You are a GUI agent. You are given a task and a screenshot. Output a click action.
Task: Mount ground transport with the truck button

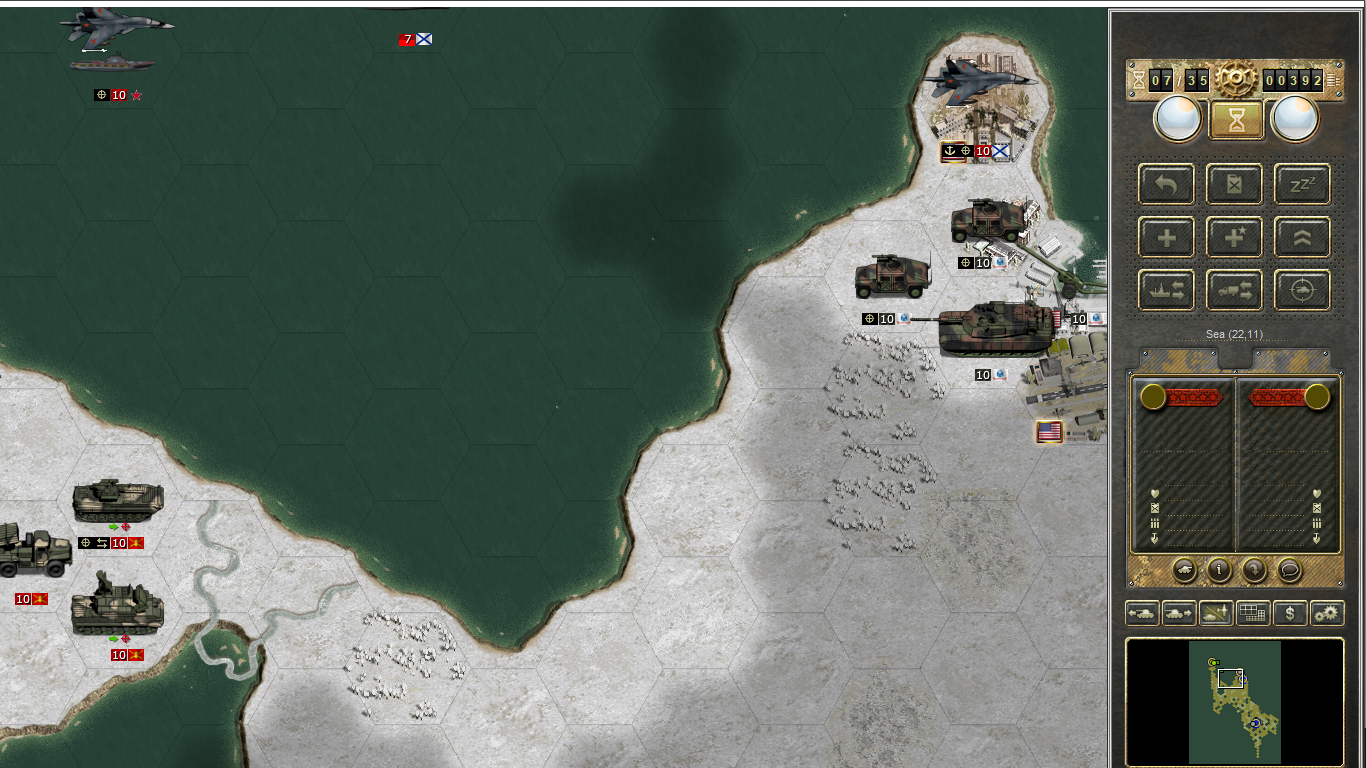point(1235,291)
